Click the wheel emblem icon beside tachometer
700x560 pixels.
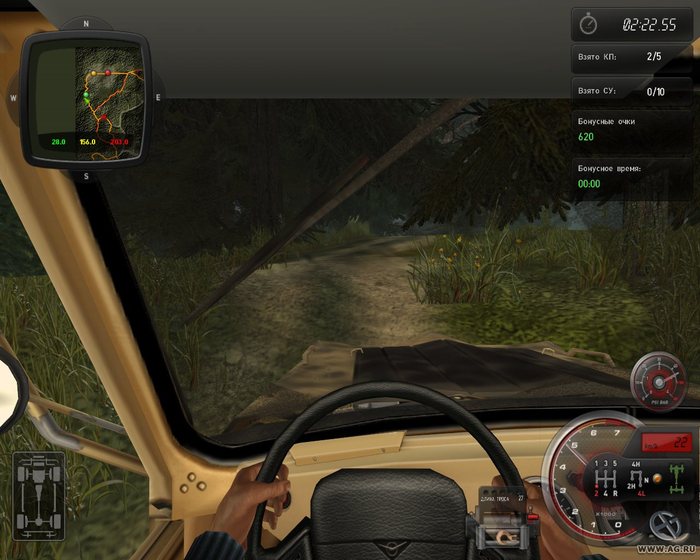(x=666, y=524)
